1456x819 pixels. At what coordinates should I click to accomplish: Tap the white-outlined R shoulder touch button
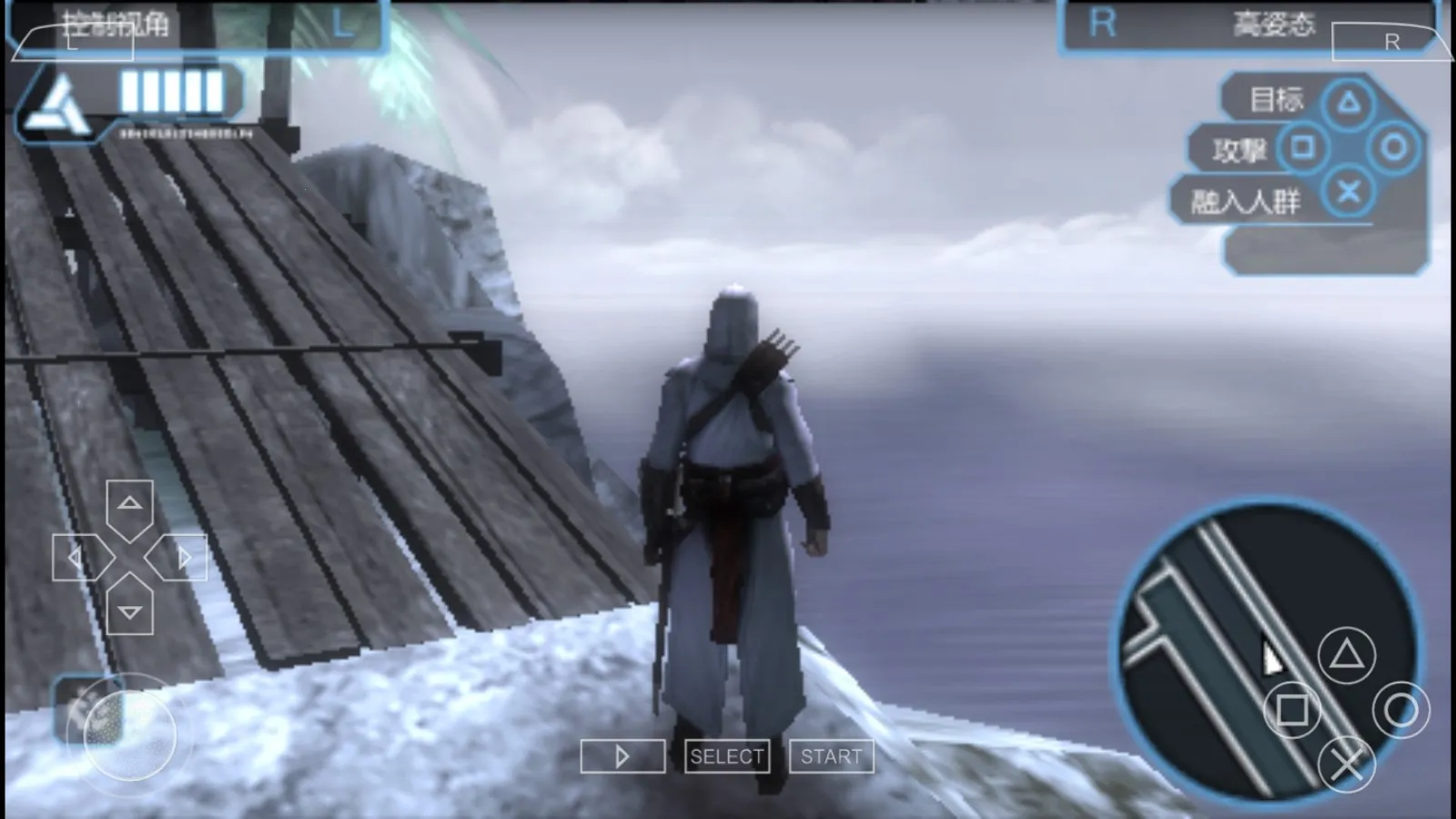(x=1390, y=42)
